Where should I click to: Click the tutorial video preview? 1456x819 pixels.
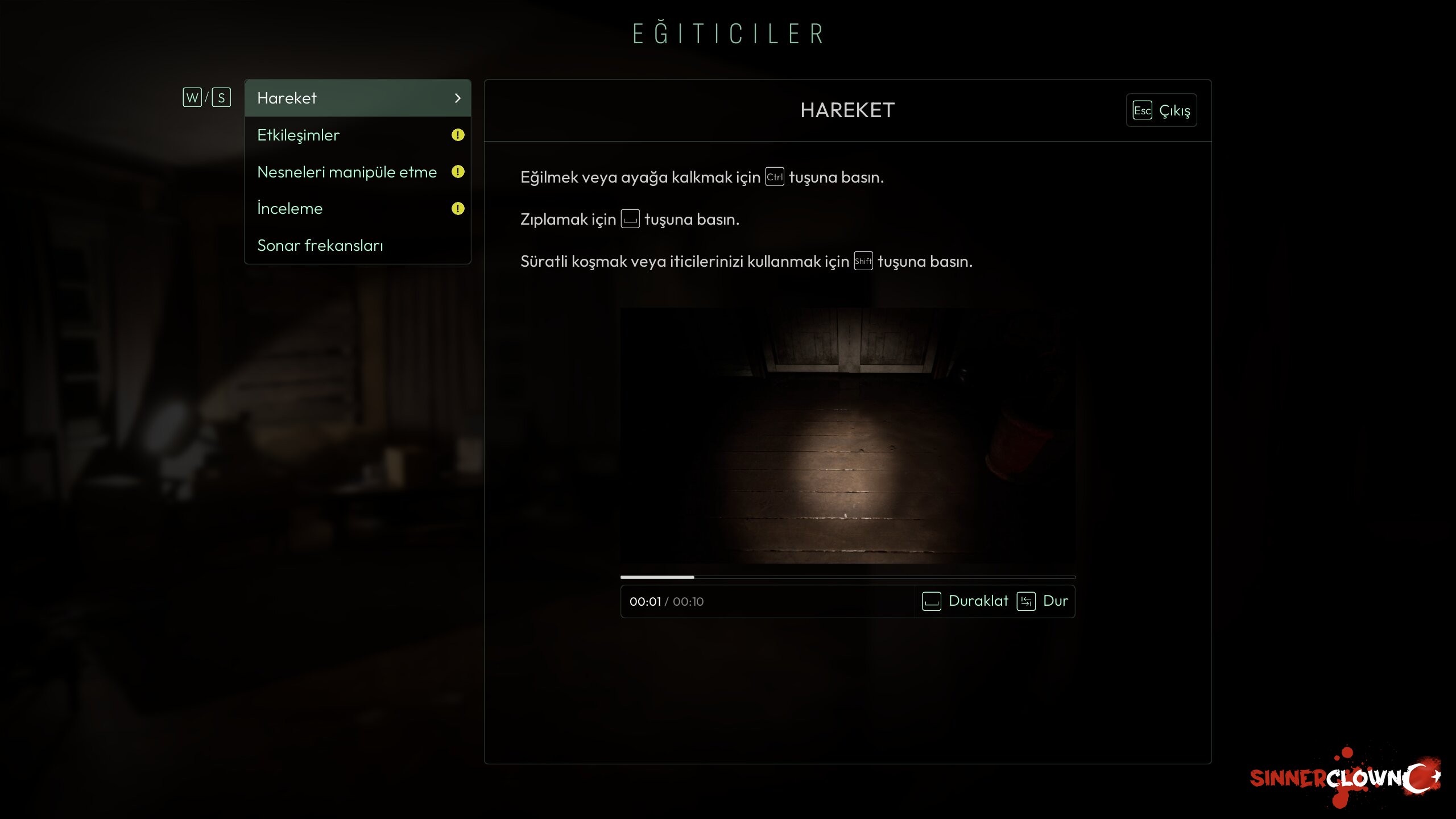click(x=847, y=436)
